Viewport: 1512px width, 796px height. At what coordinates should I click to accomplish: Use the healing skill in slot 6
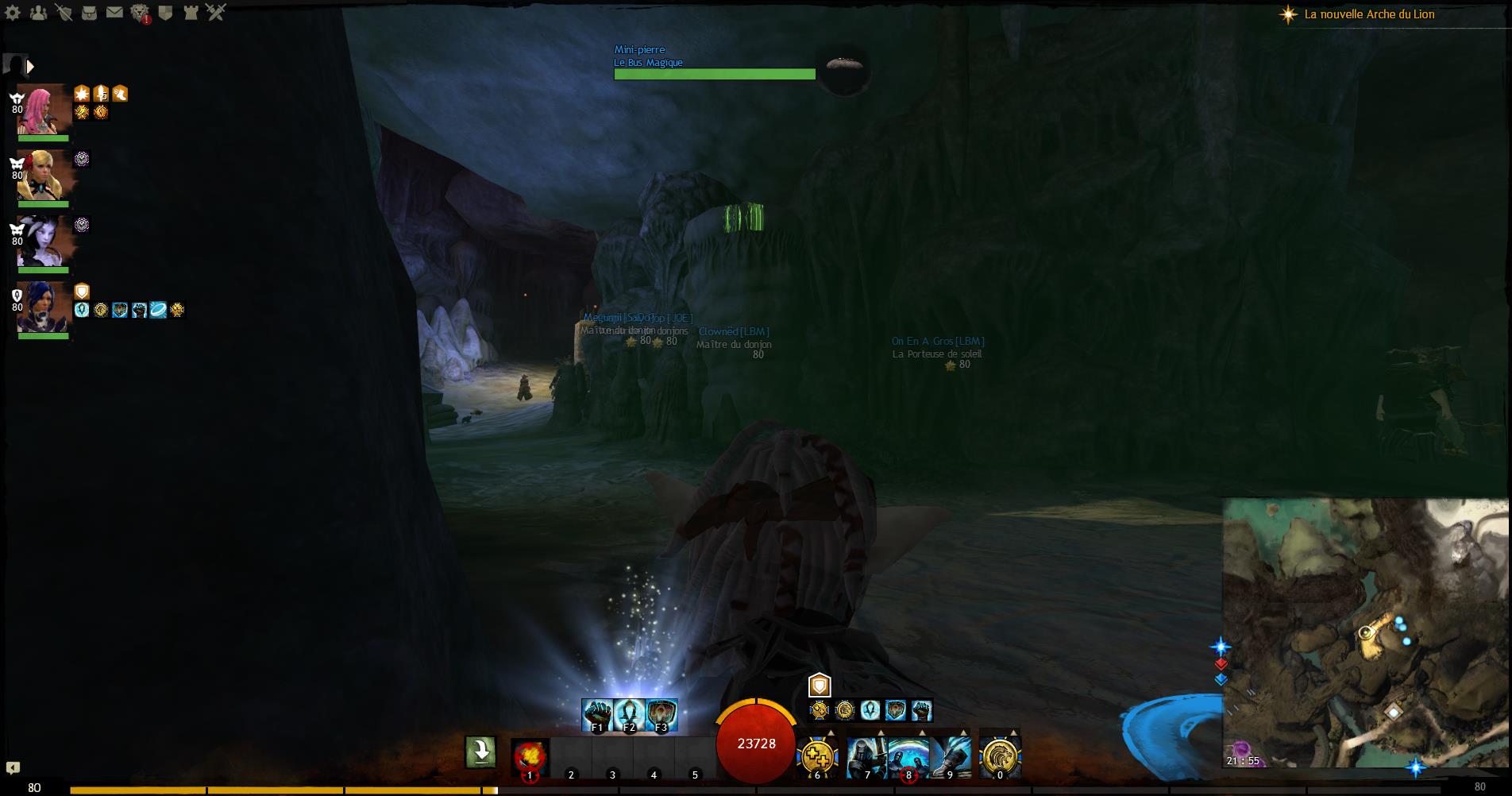coord(817,756)
